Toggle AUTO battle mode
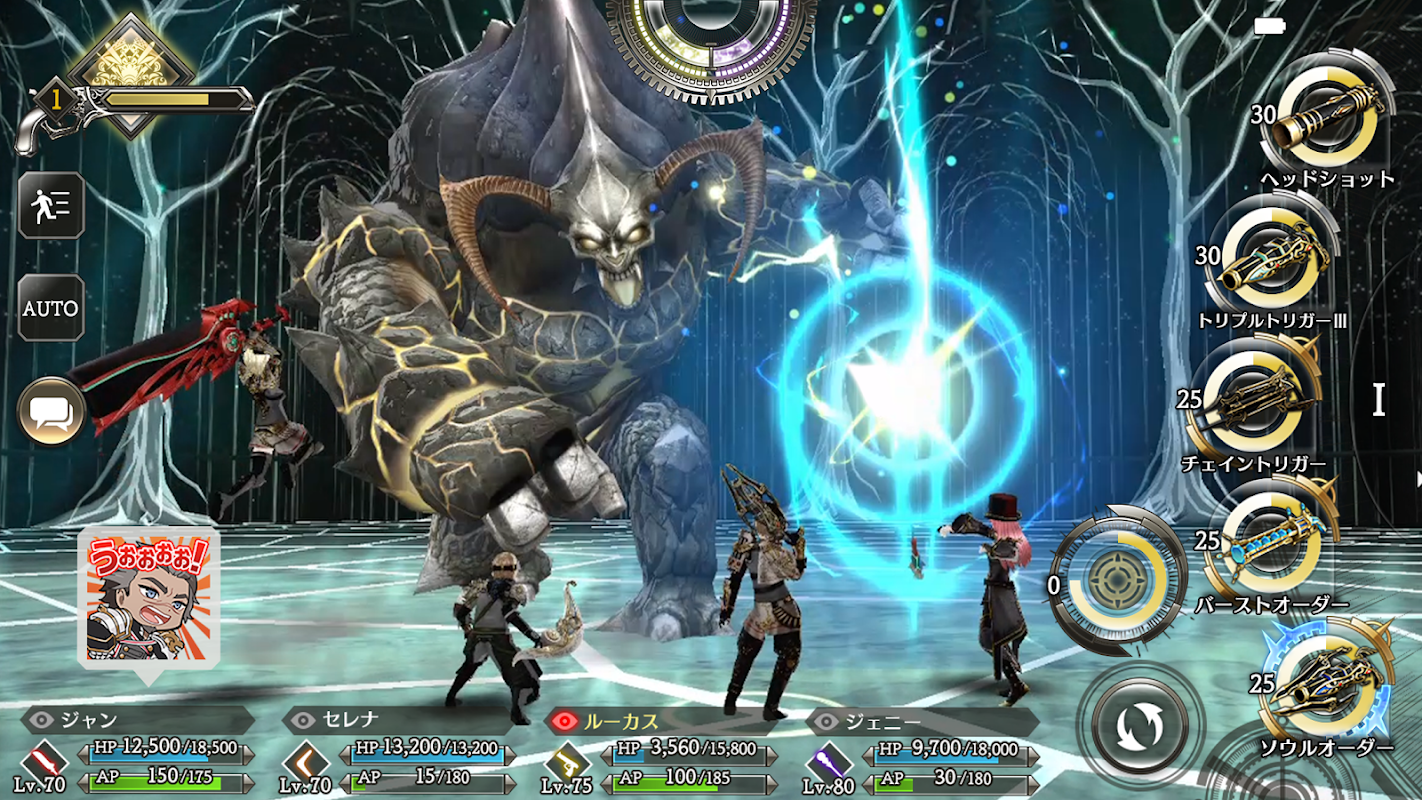Screen dimensions: 1422x800 (x=50, y=308)
